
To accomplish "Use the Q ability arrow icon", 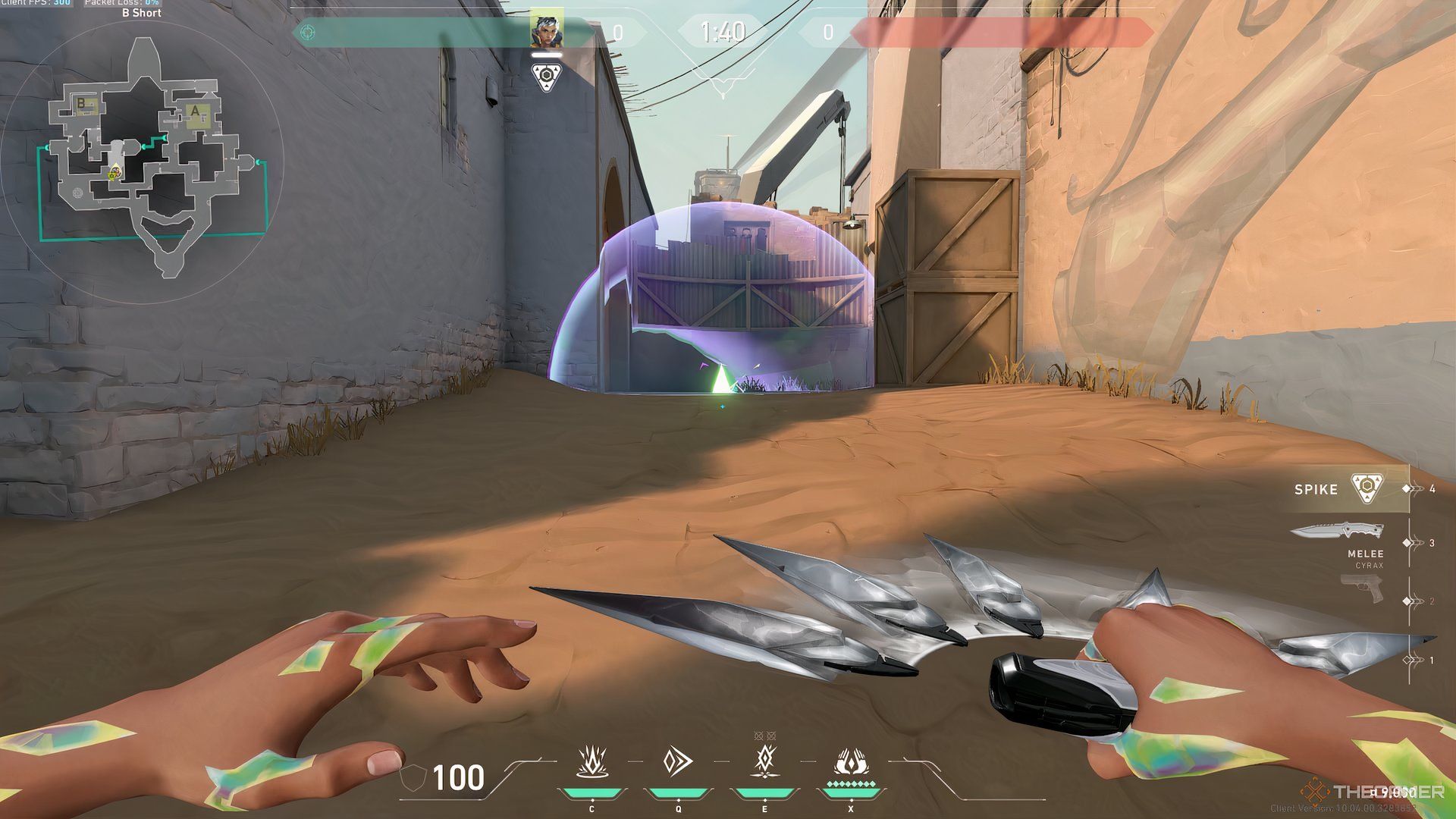I will (677, 761).
